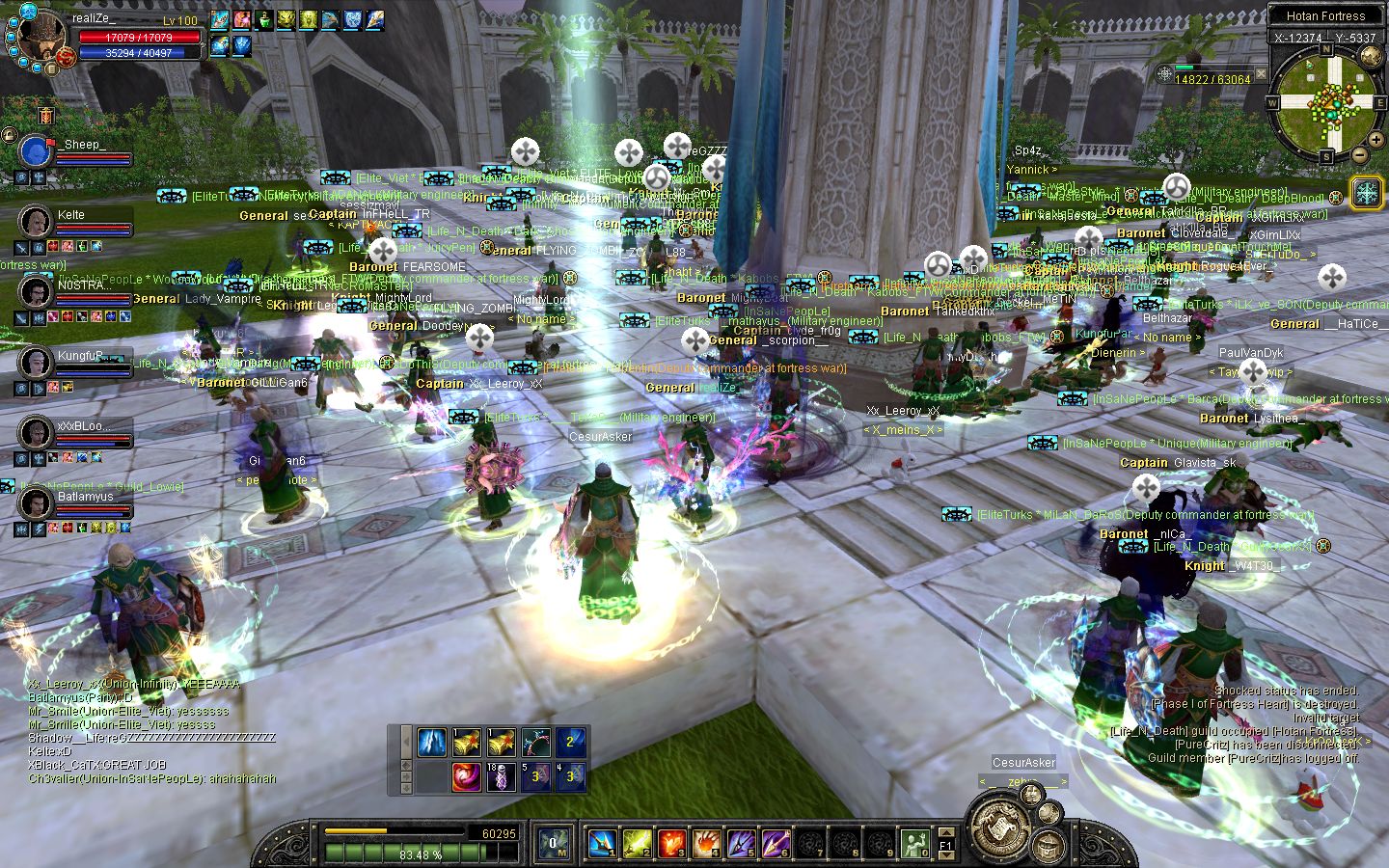
Task: Zoom in the minimap with plus button
Action: point(1377,141)
